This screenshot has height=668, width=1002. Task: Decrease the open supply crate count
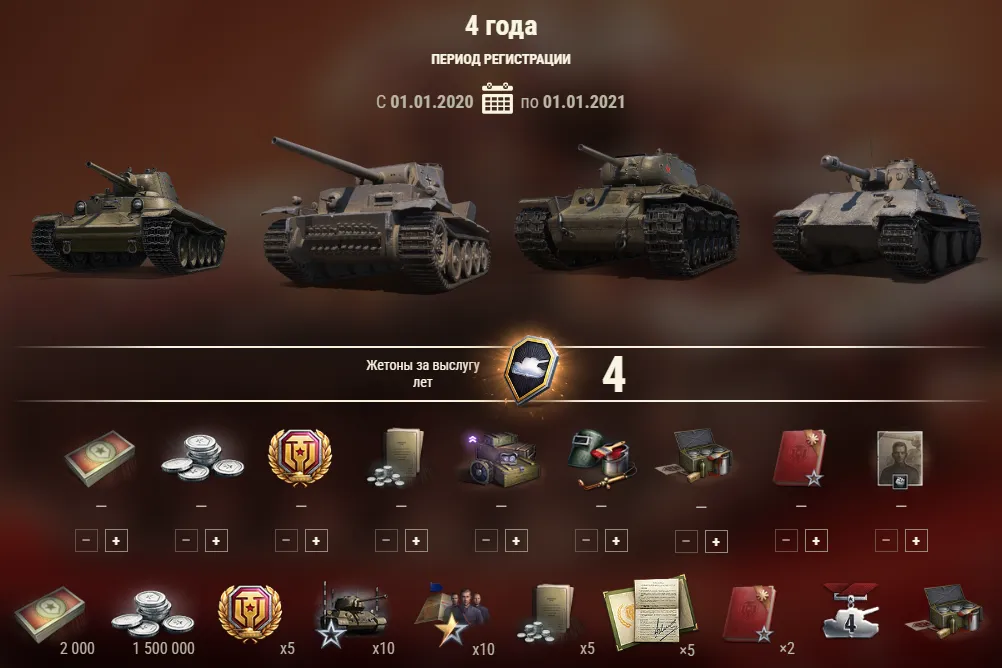[686, 541]
